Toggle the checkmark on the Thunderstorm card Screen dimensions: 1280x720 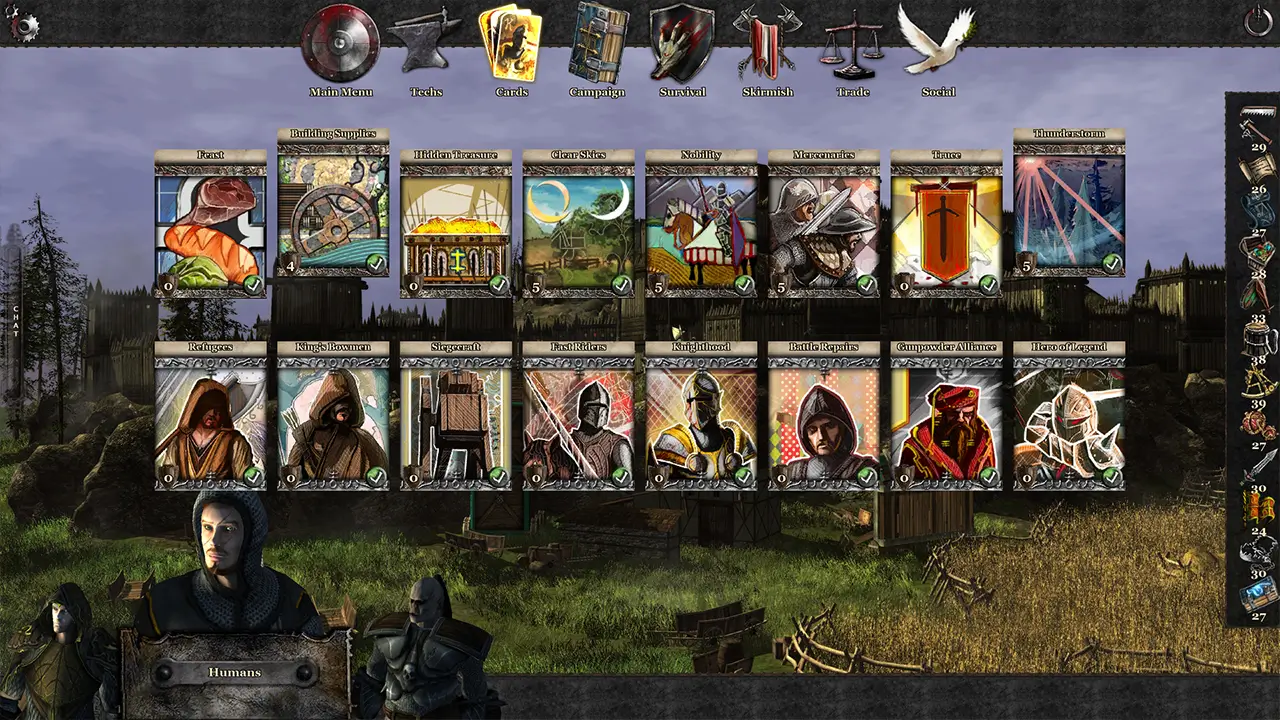click(x=1113, y=263)
